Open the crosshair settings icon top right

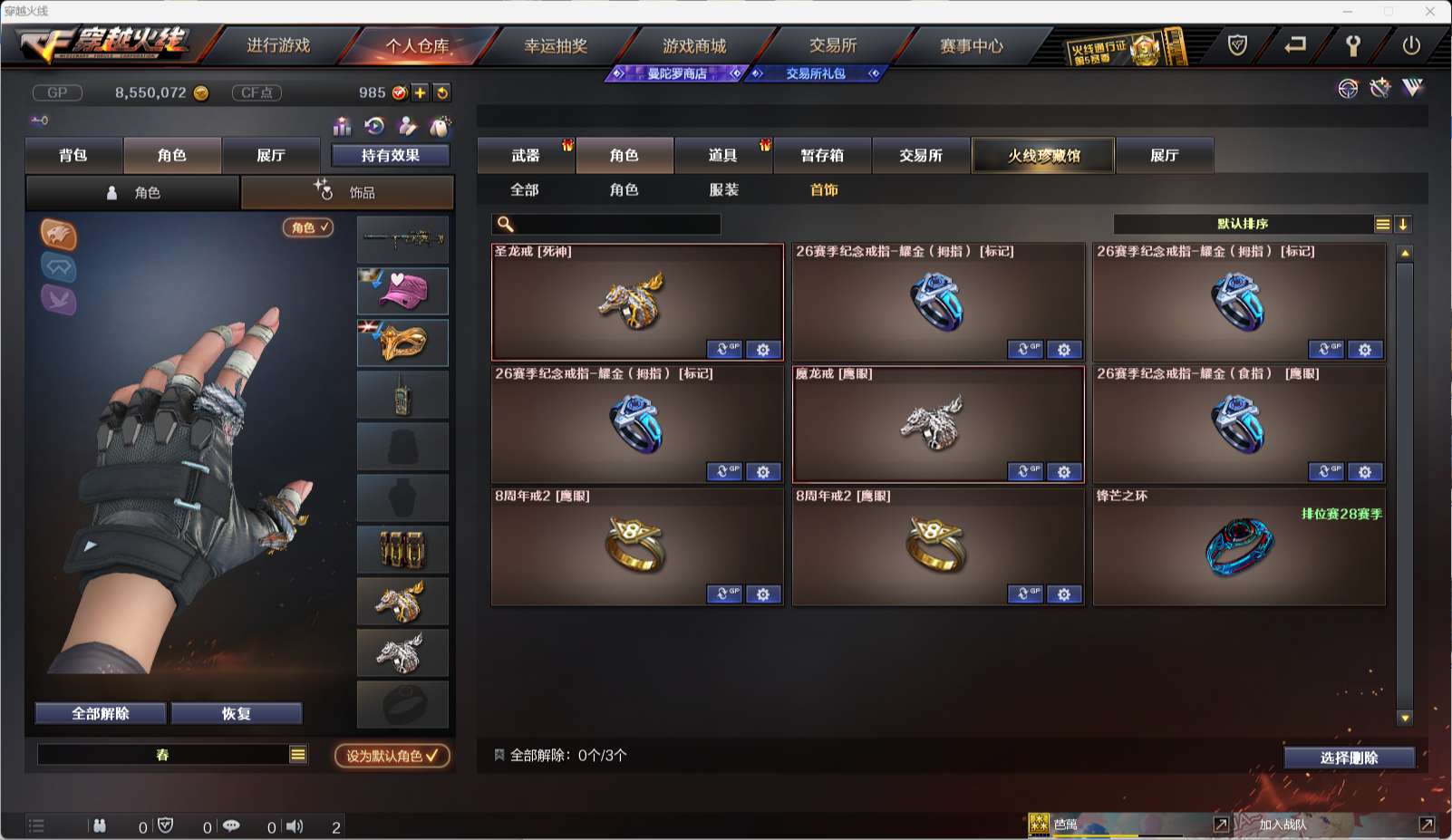pos(1347,89)
